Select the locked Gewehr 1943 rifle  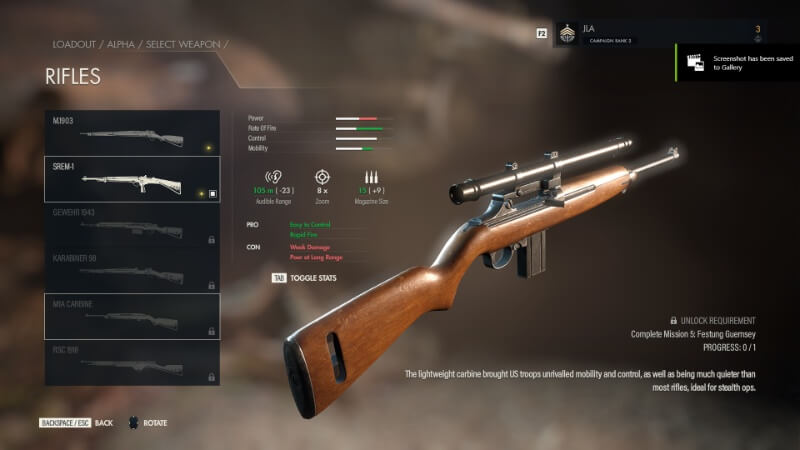(x=132, y=226)
